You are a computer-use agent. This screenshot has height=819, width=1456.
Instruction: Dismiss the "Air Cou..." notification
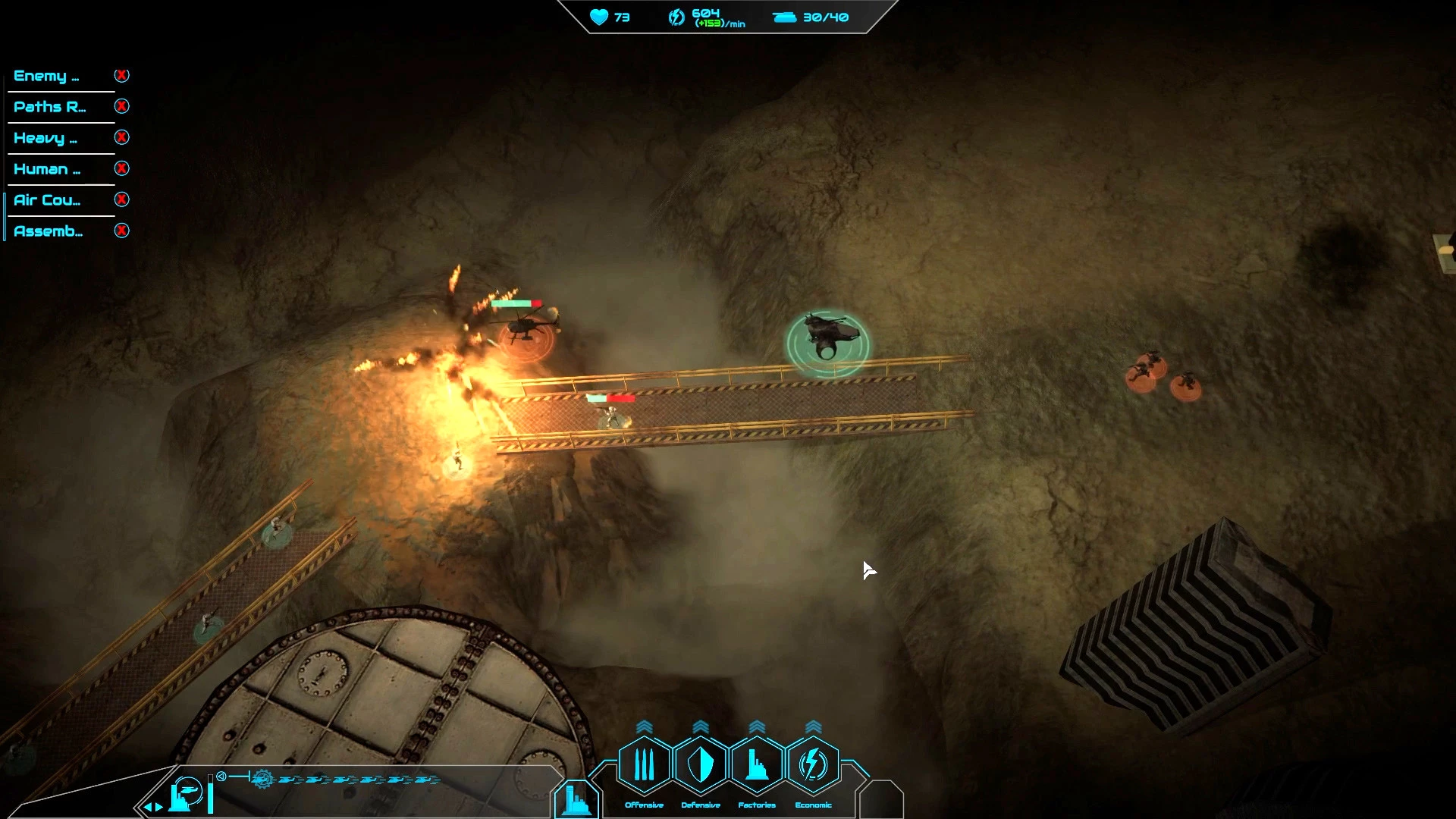(x=121, y=199)
